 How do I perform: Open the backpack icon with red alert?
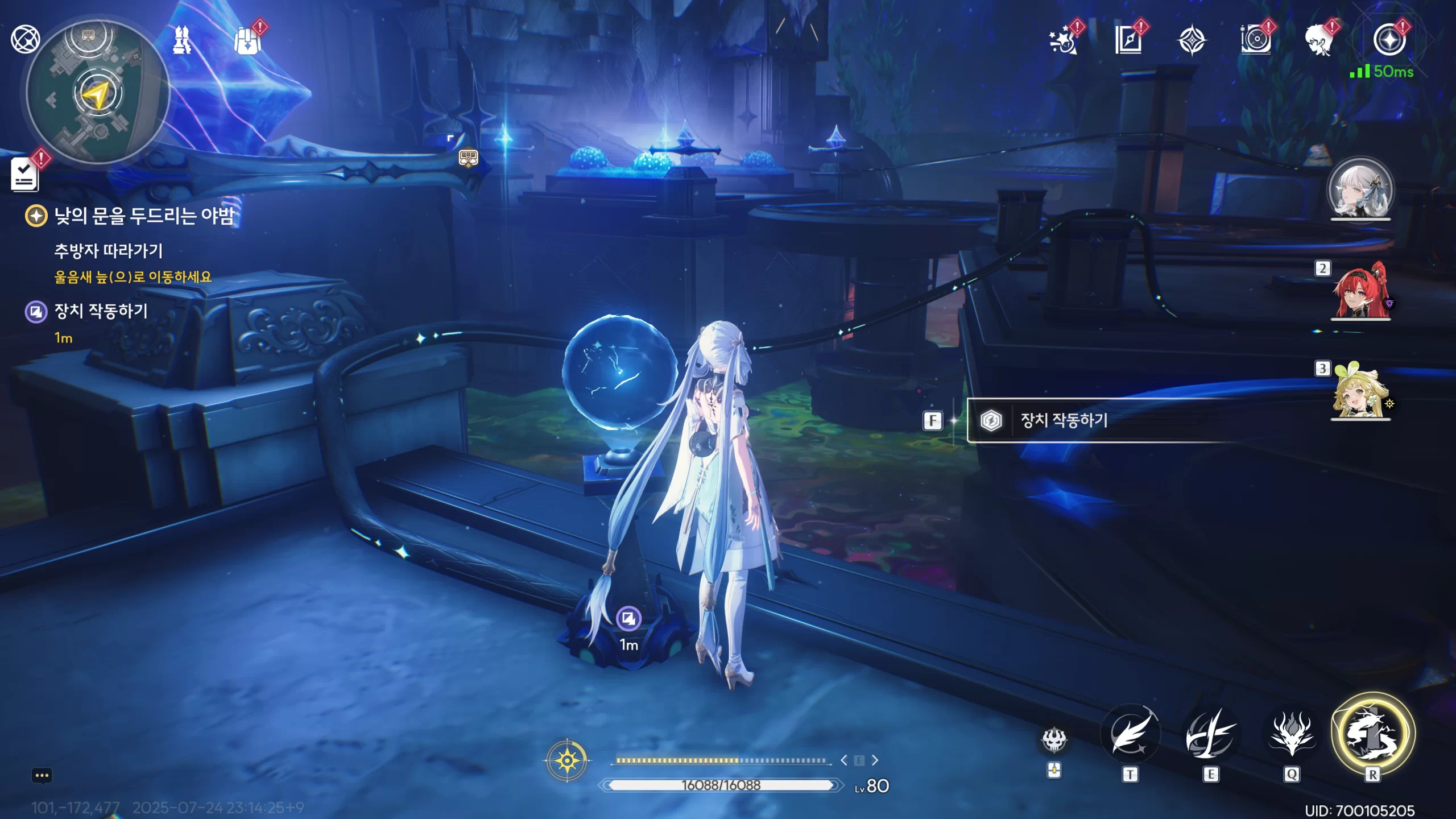coord(247,40)
